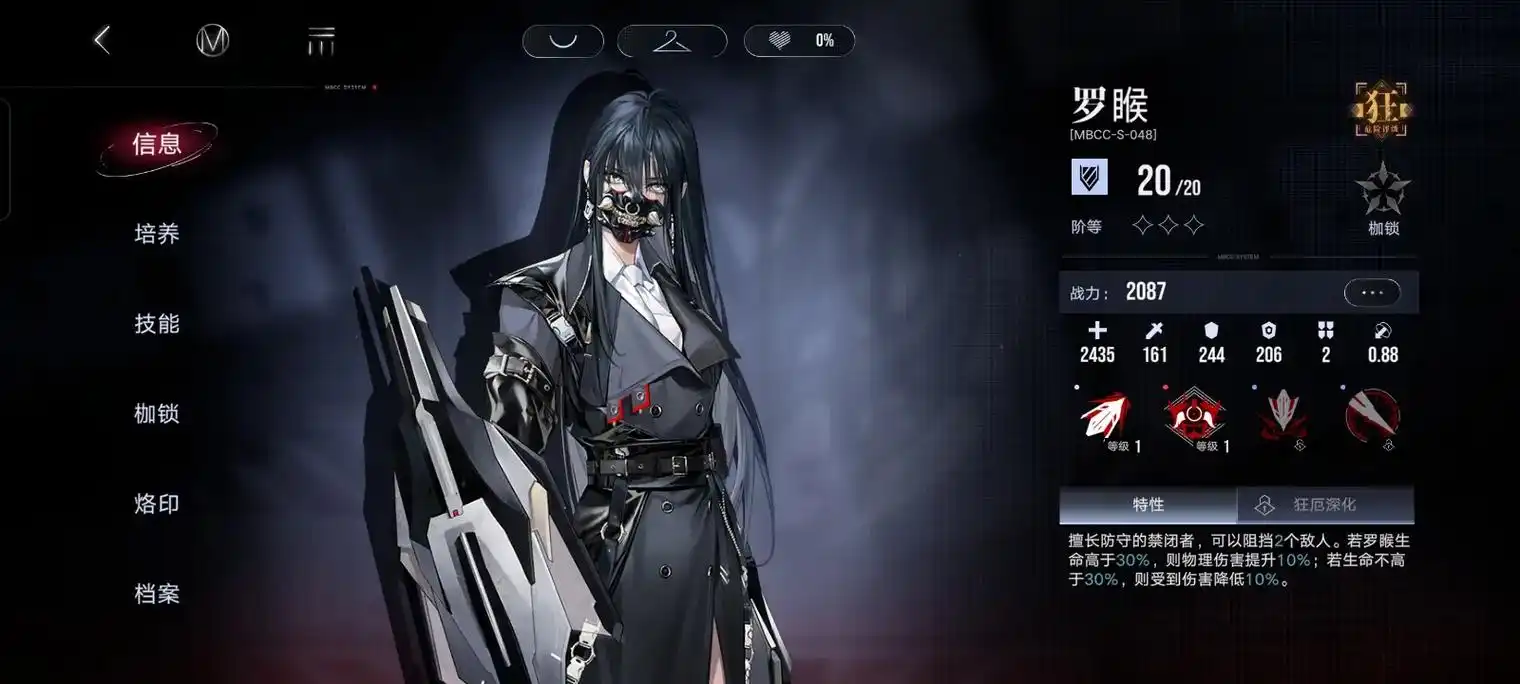Image resolution: width=1520 pixels, height=684 pixels.
Task: Open the 狂 danger rating badge
Action: 1381,108
